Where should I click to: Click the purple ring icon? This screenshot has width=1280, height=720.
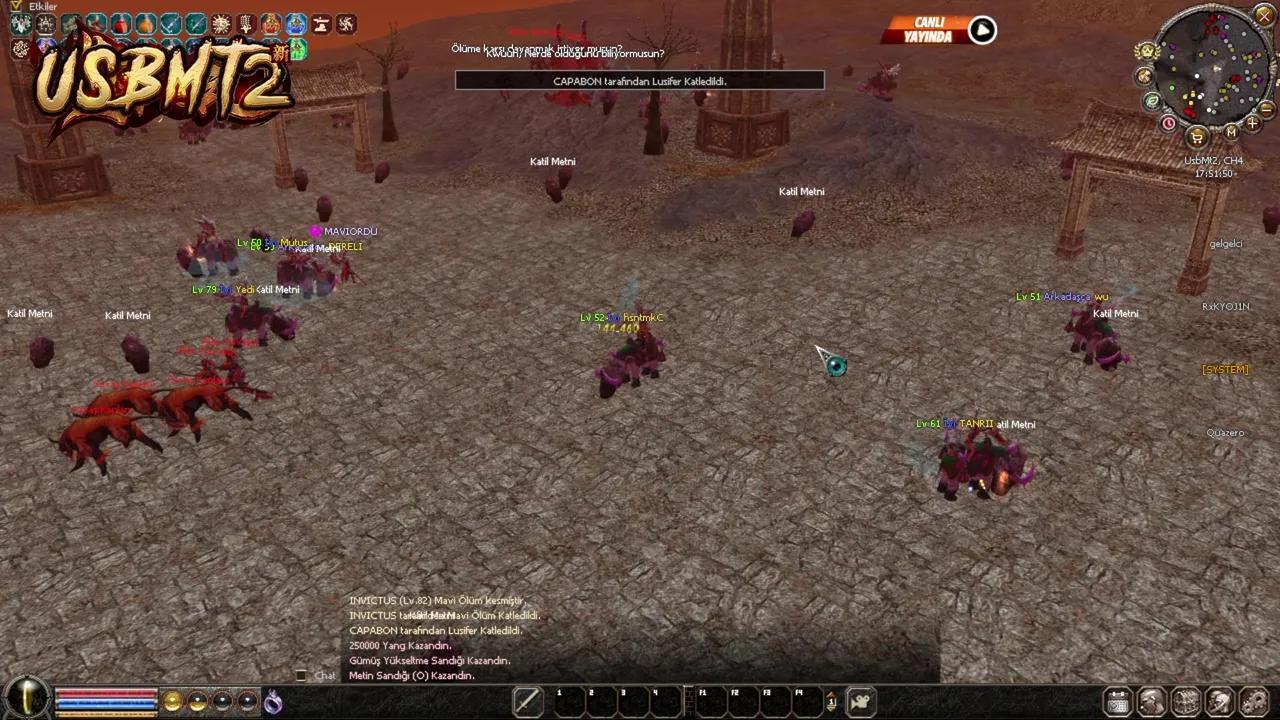(273, 703)
